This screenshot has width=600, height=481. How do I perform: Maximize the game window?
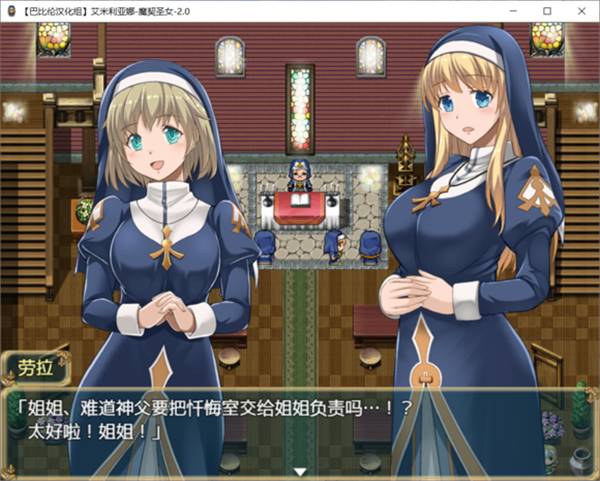coord(547,10)
